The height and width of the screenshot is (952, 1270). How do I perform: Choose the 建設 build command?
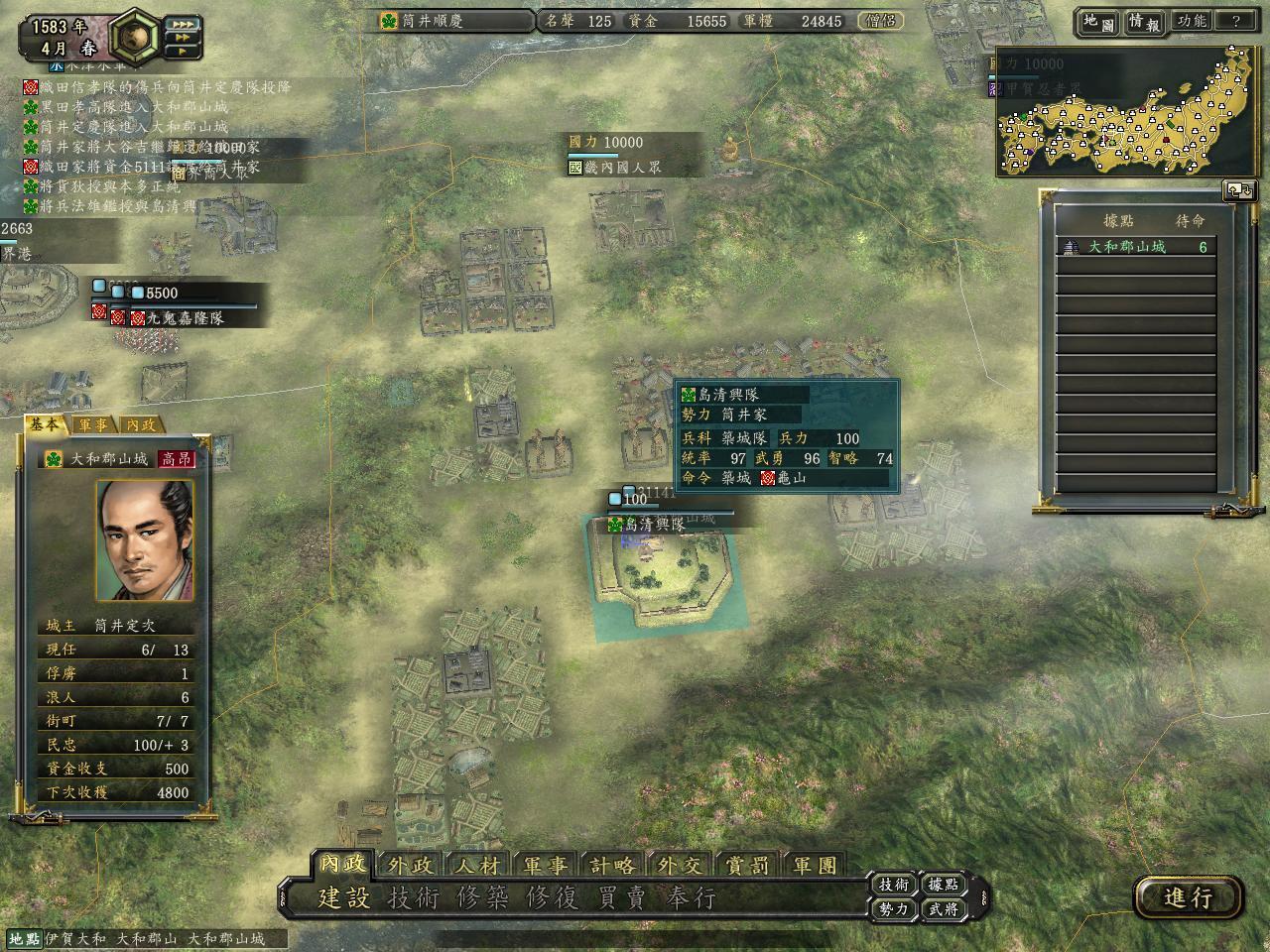[x=344, y=898]
